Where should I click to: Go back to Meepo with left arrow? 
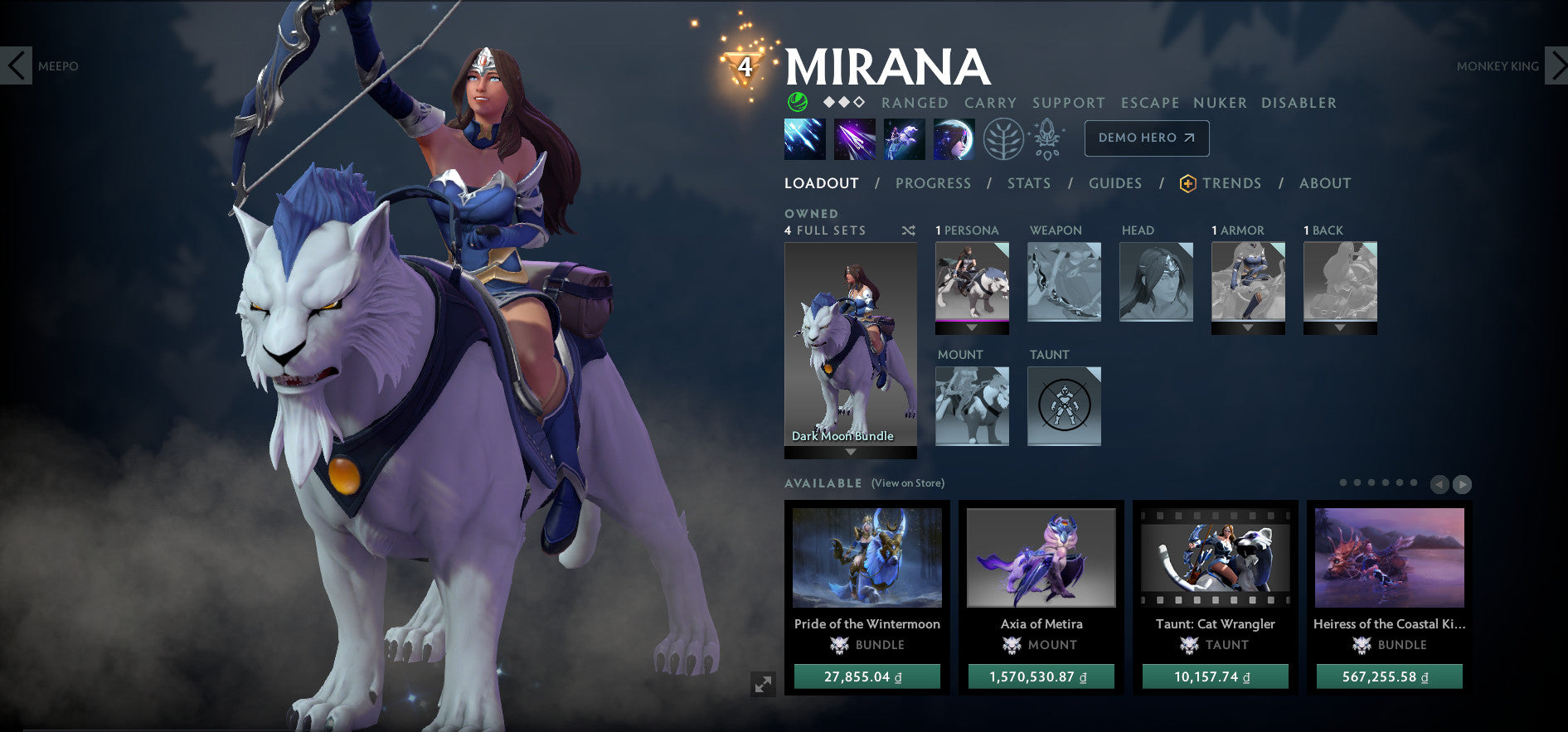click(x=15, y=66)
